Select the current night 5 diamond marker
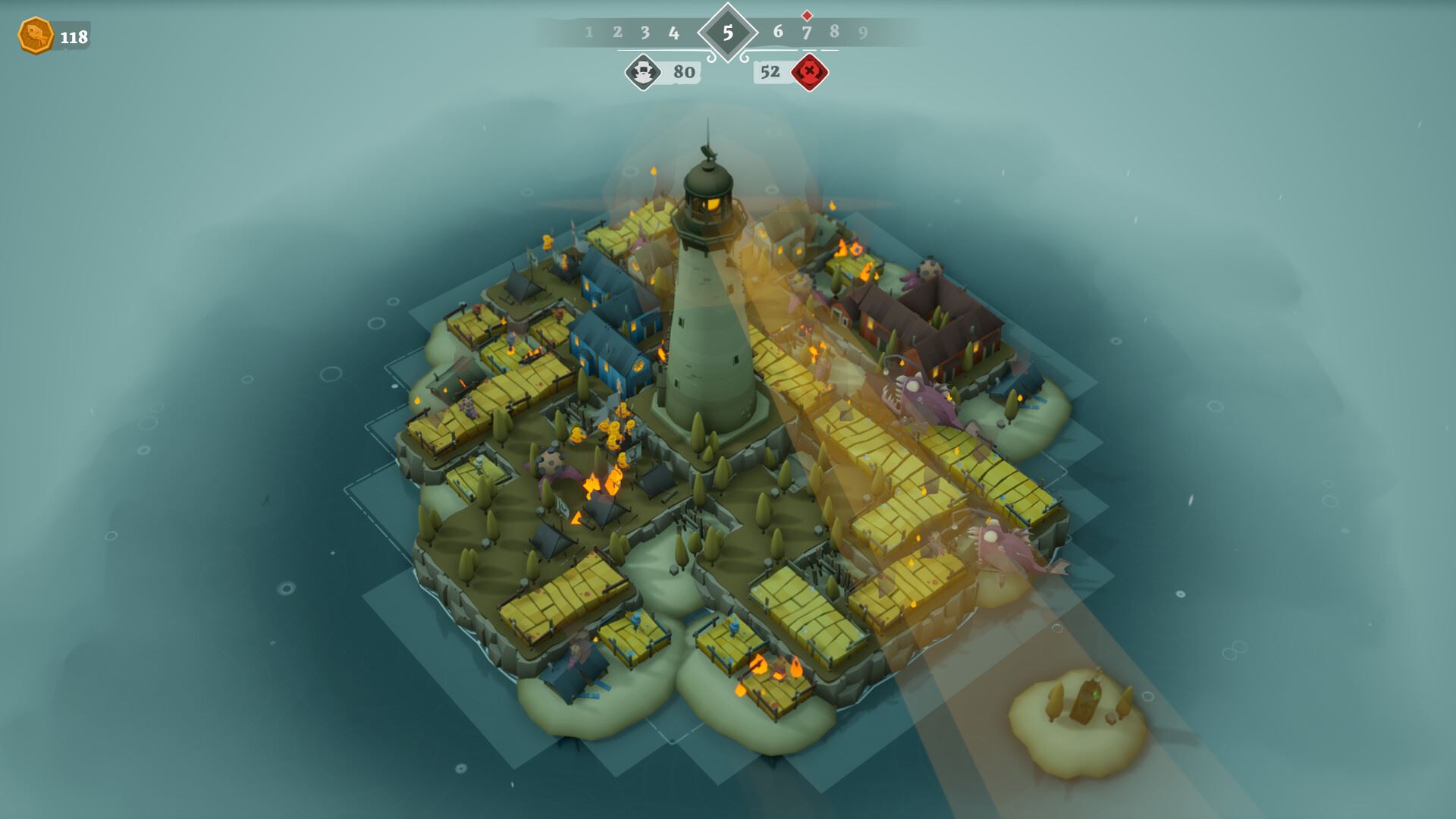Image resolution: width=1456 pixels, height=819 pixels. tap(727, 33)
